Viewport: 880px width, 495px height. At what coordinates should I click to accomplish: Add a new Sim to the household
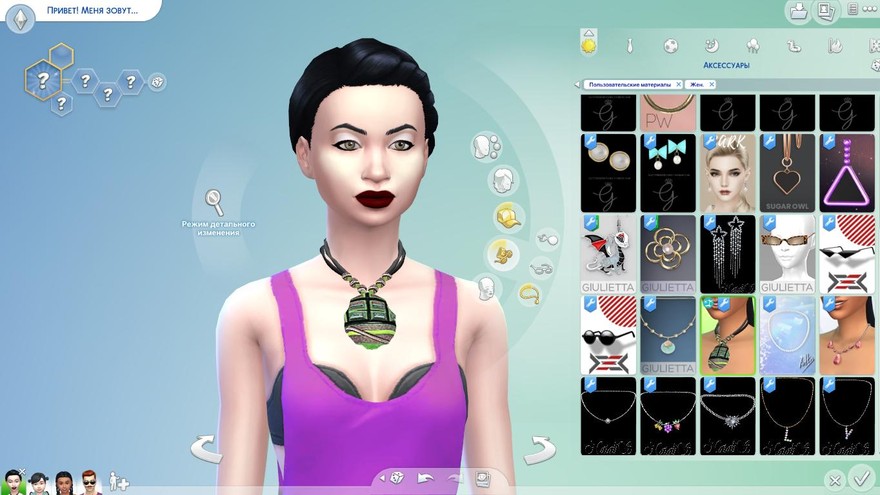(x=119, y=481)
